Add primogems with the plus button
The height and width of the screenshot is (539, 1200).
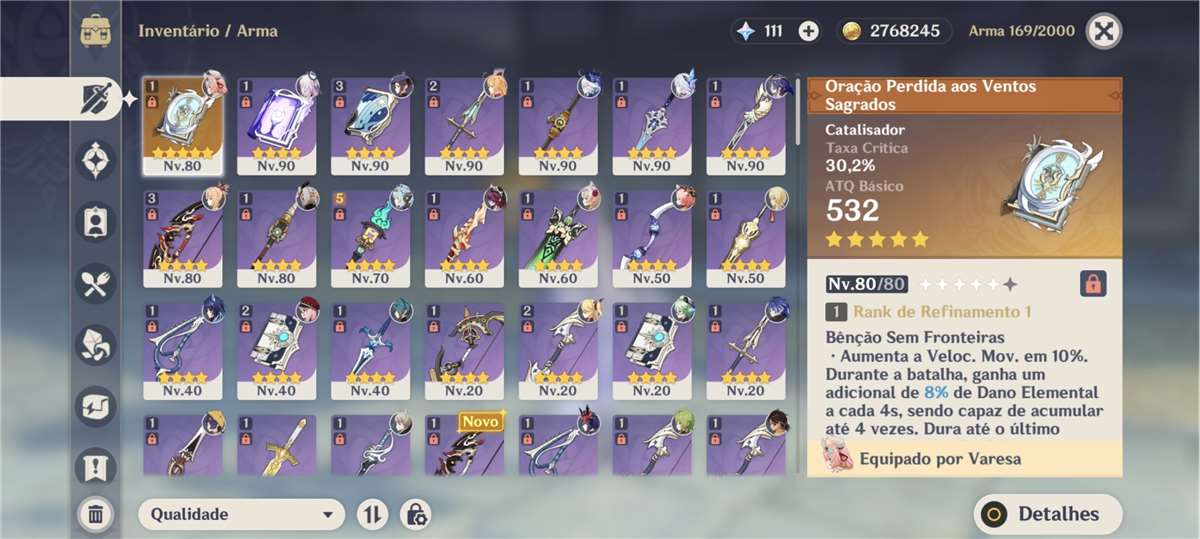point(809,30)
